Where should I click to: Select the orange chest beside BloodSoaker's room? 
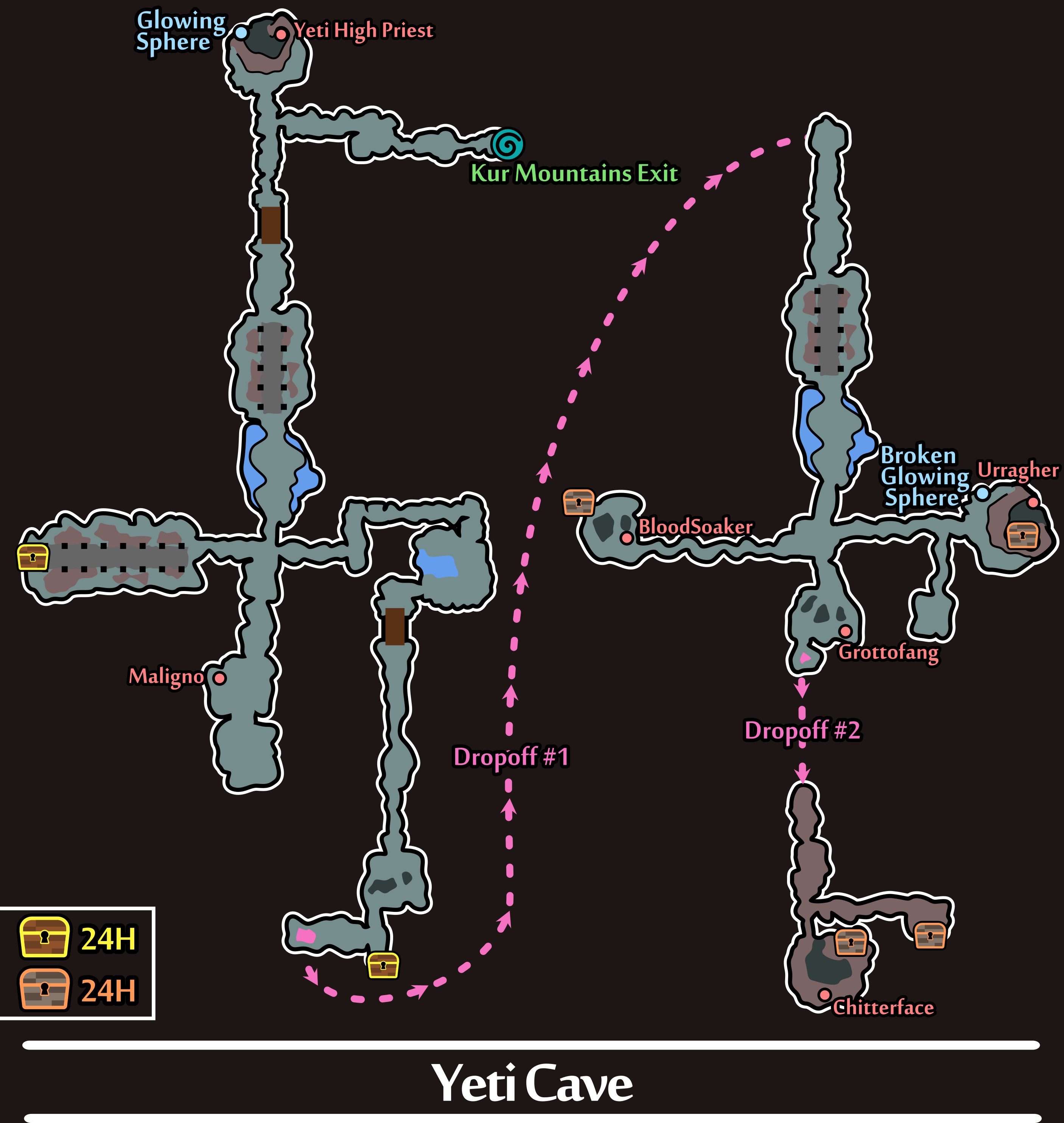[x=579, y=502]
